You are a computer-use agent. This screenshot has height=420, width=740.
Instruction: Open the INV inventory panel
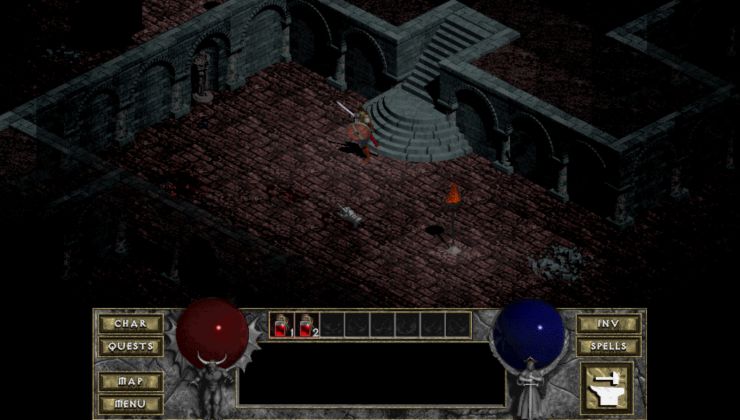[x=608, y=324]
